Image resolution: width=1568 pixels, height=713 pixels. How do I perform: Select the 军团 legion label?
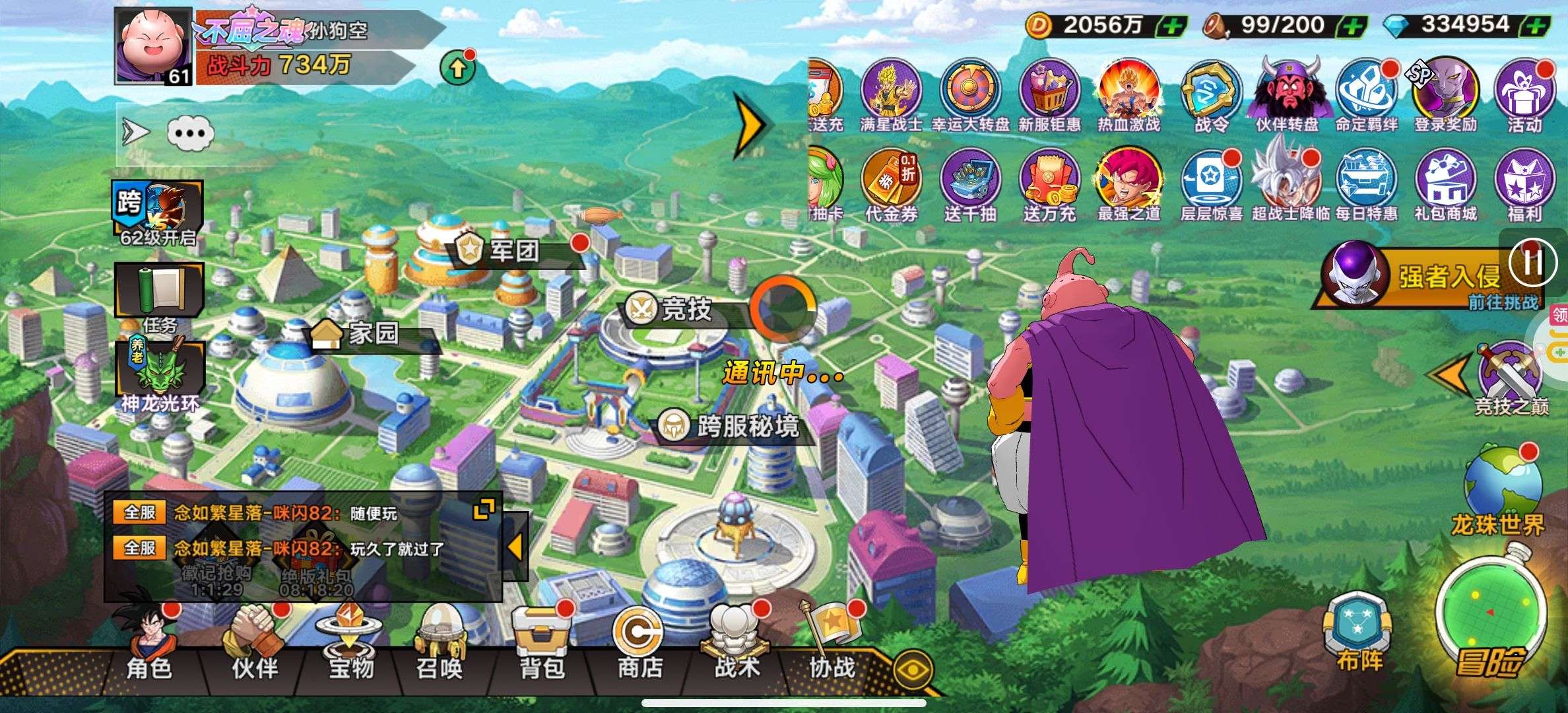[513, 251]
